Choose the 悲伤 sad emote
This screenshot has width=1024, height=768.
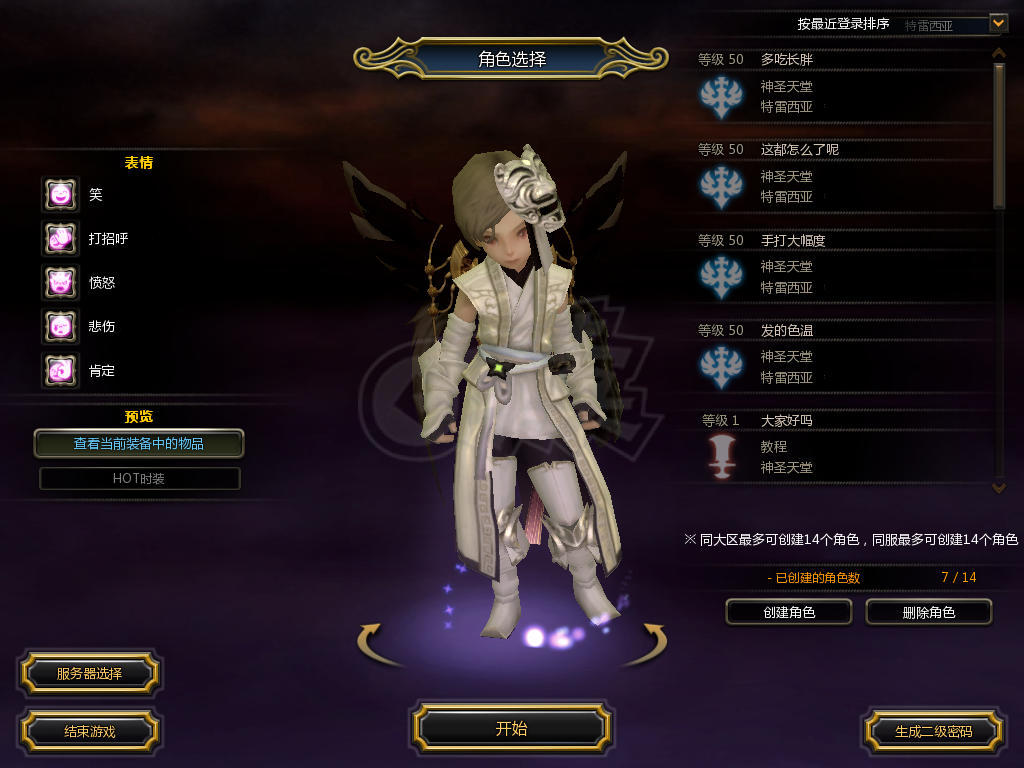60,326
